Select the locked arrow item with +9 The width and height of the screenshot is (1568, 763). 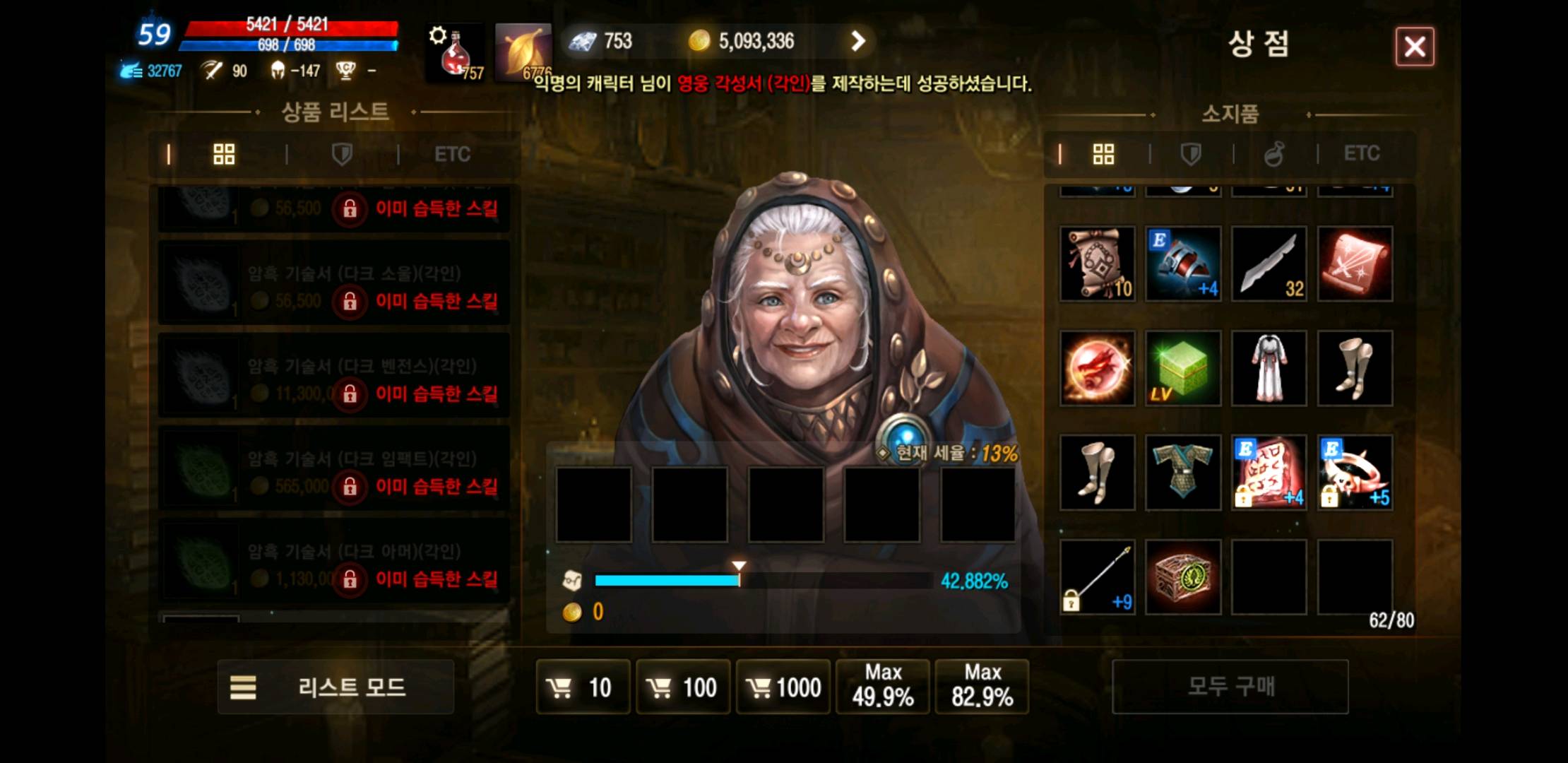click(x=1097, y=576)
